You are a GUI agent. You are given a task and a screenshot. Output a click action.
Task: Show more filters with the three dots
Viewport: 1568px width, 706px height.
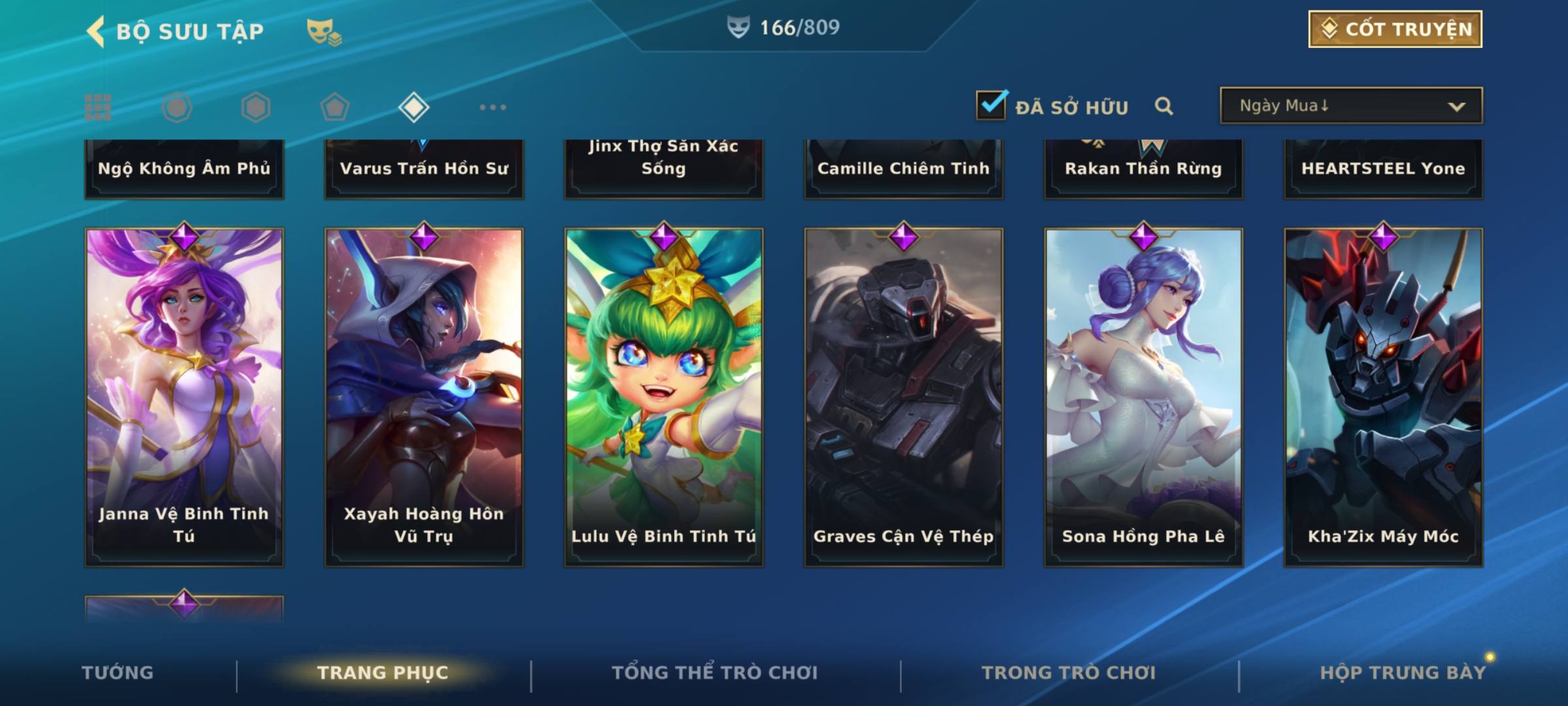pyautogui.click(x=493, y=107)
